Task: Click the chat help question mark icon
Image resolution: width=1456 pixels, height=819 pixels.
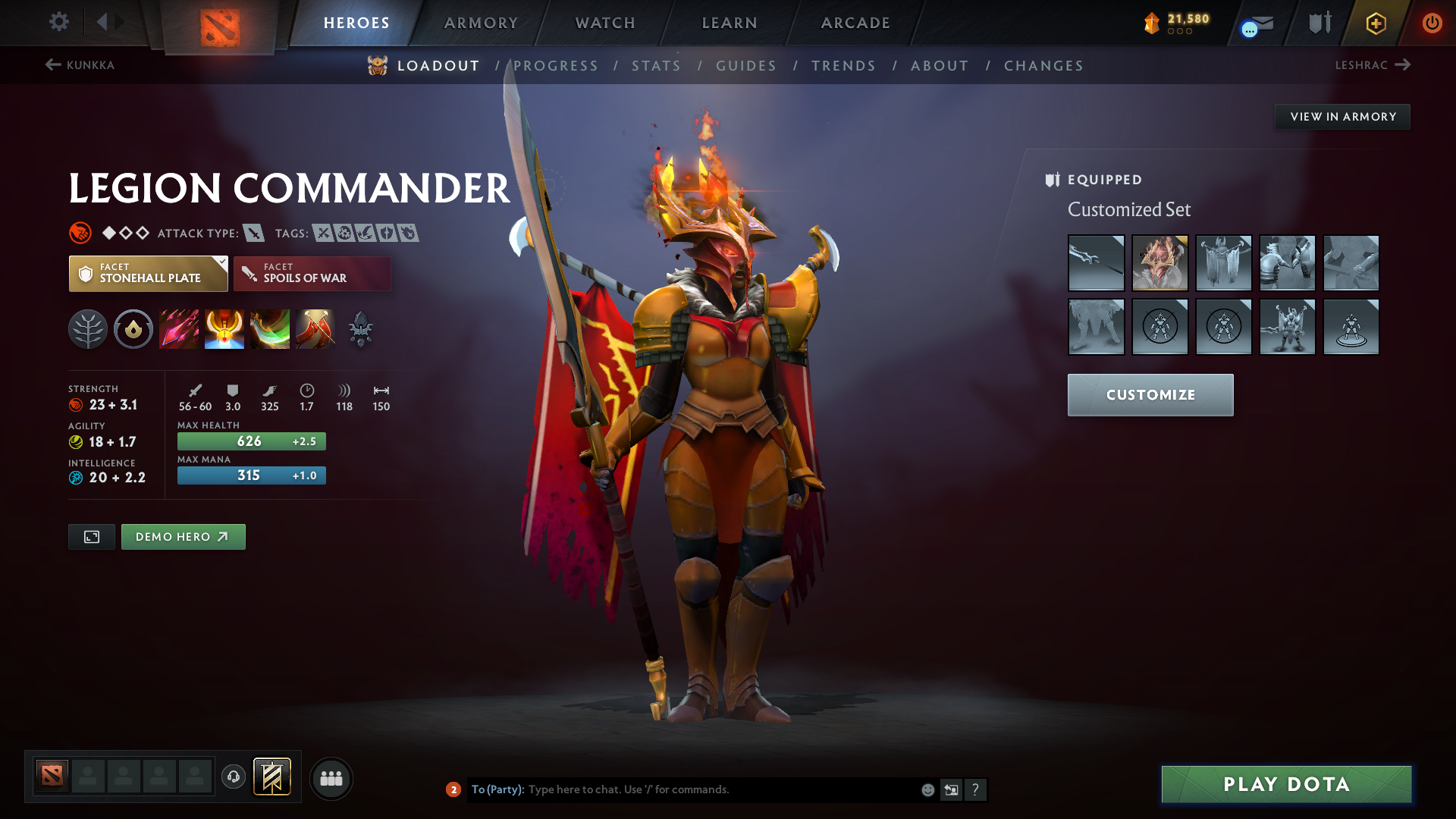Action: 977,789
